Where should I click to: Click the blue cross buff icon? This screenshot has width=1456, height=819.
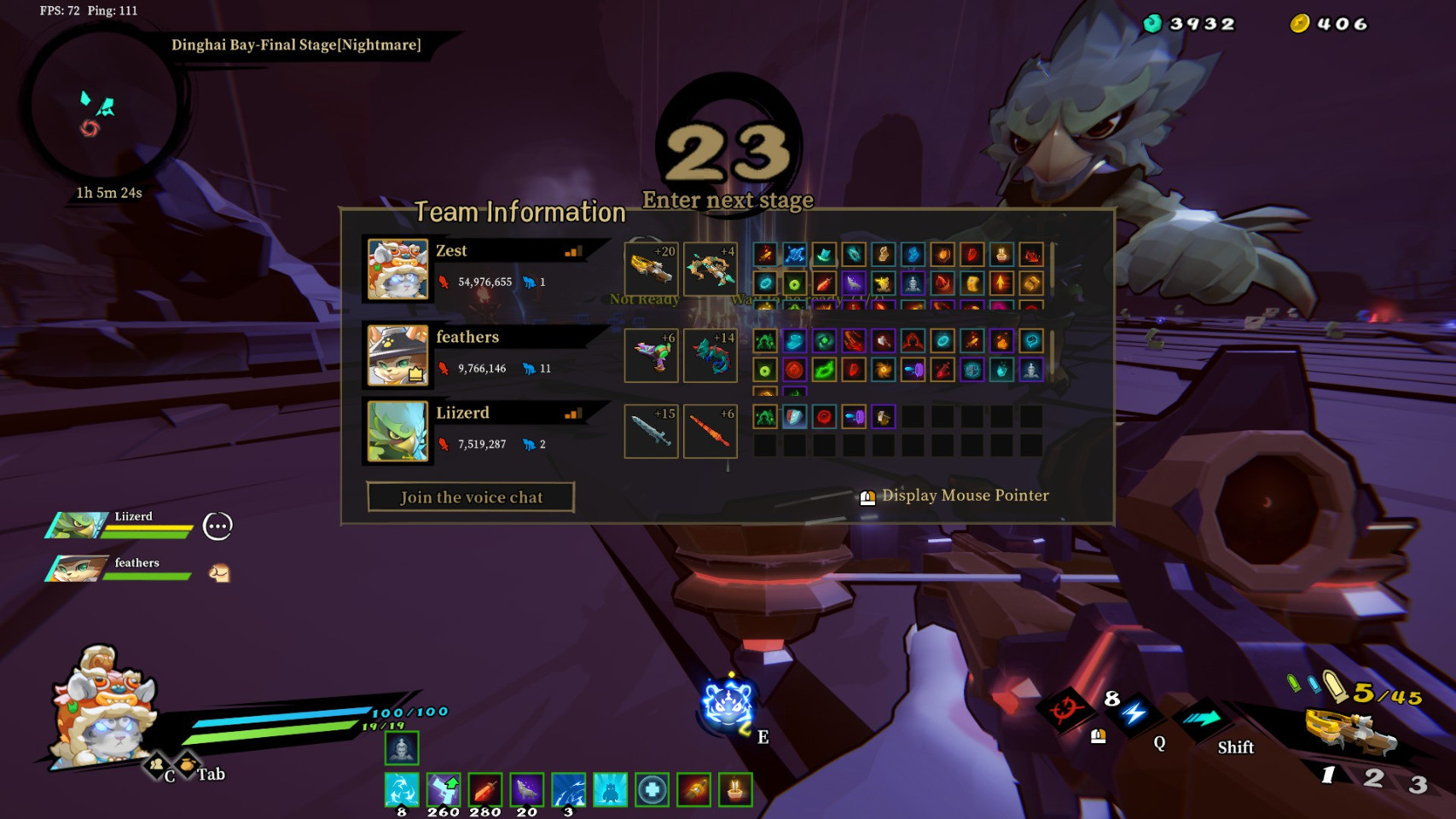coord(653,790)
